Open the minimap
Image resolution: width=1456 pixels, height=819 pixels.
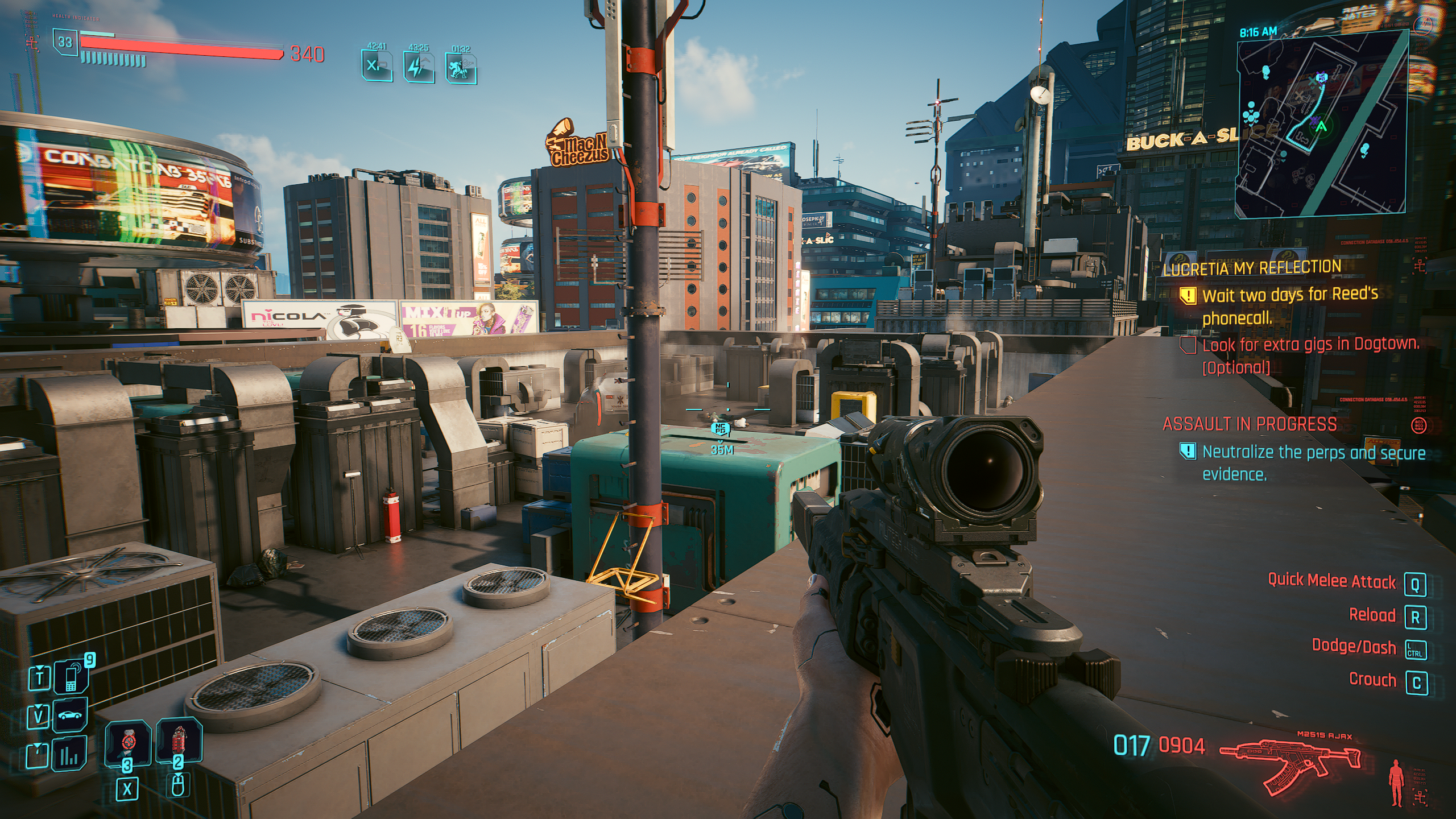[x=1321, y=123]
